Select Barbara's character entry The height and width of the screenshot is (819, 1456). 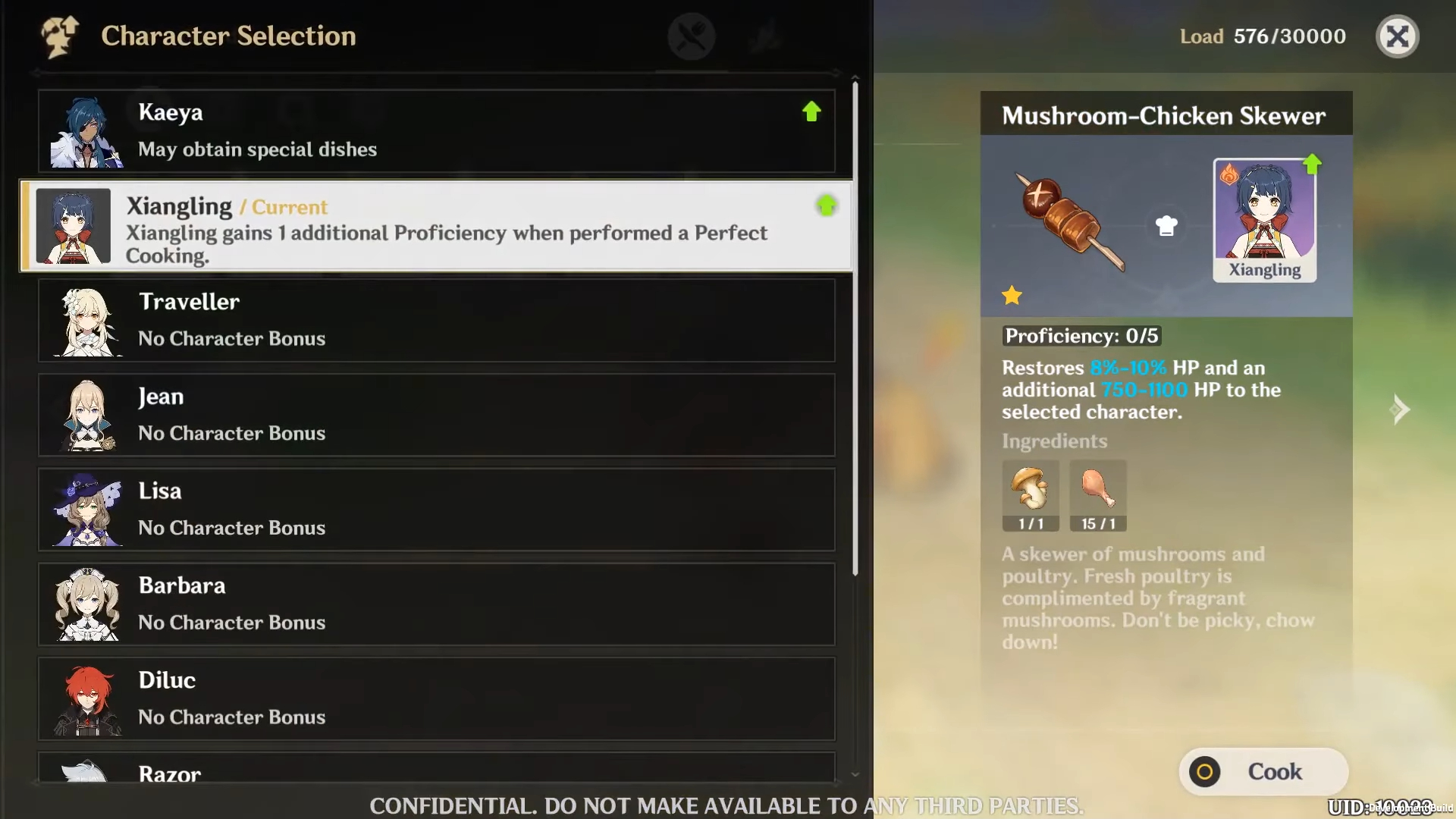click(x=436, y=603)
